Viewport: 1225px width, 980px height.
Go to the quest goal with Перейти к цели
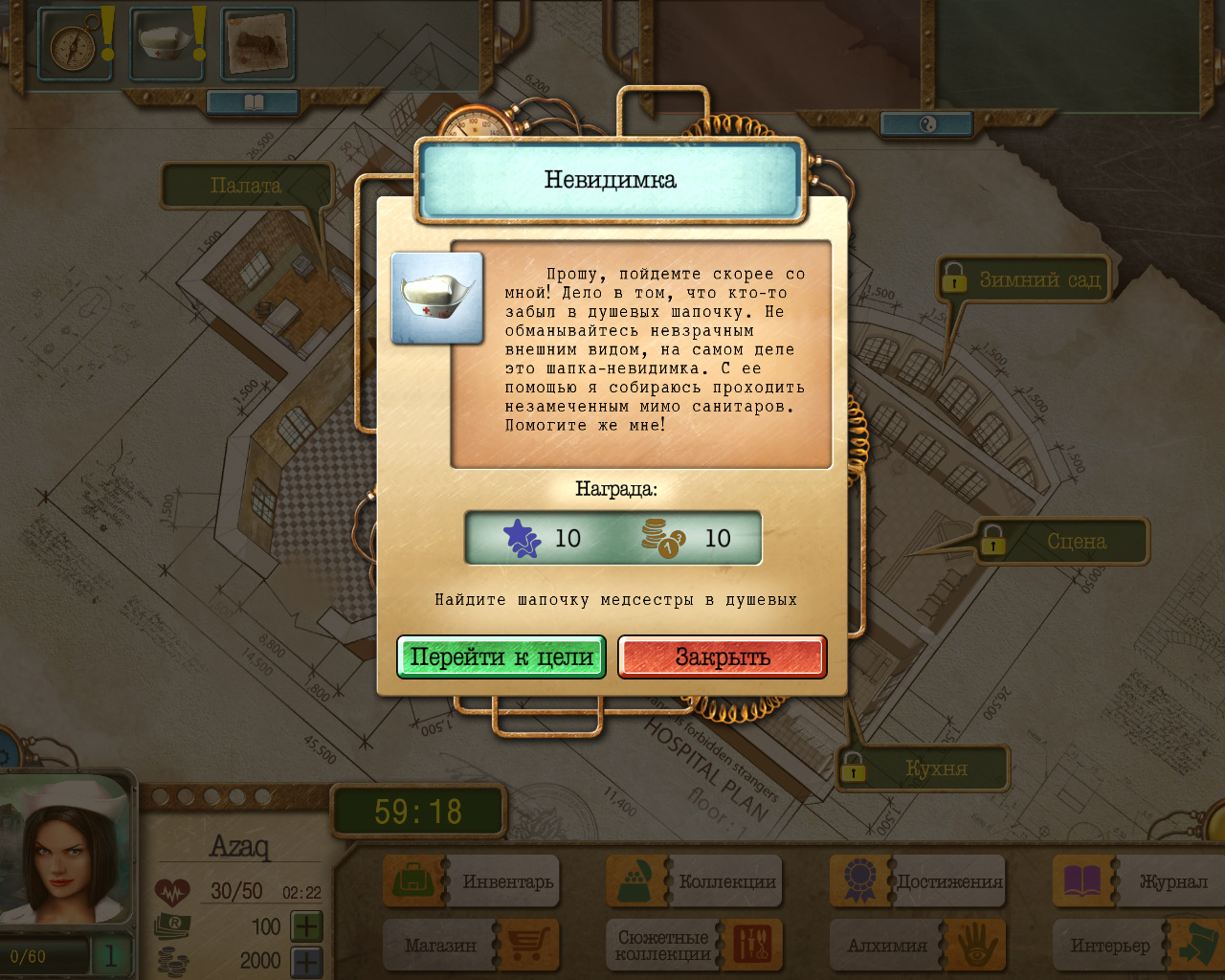point(501,657)
